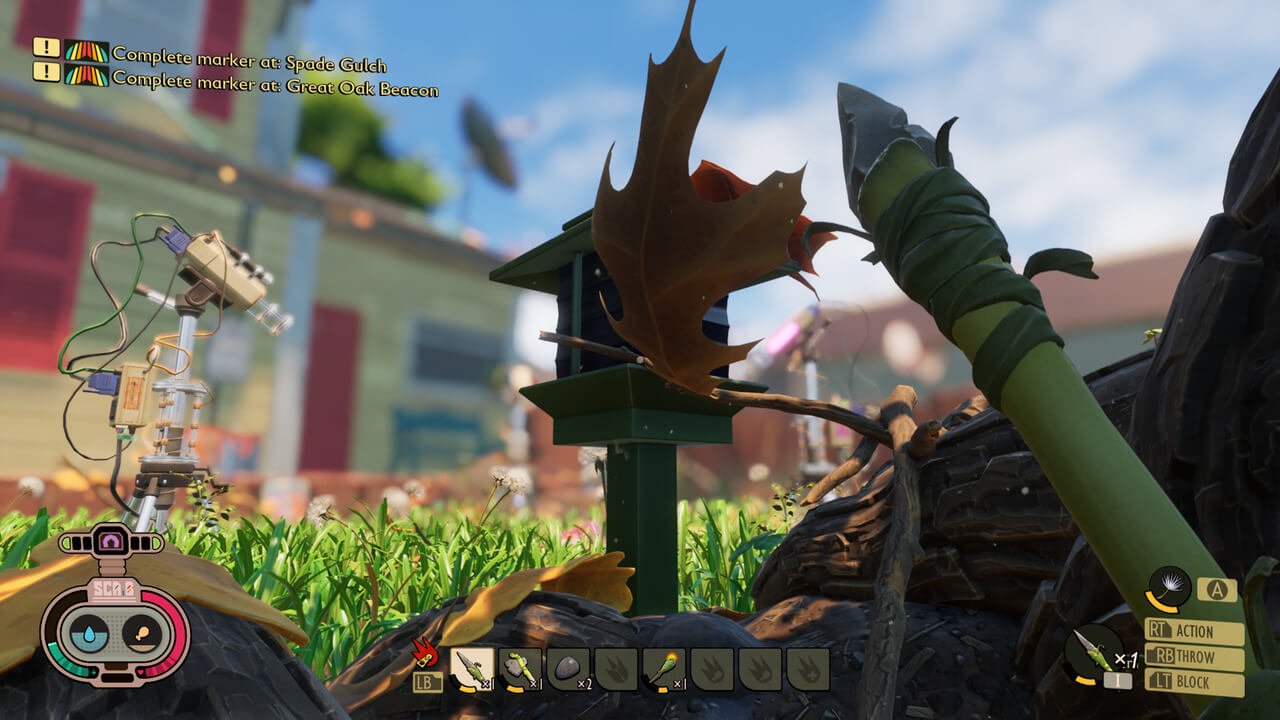Image resolution: width=1280 pixels, height=720 pixels.
Task: Select the spear hotbar slot
Action: tap(472, 668)
